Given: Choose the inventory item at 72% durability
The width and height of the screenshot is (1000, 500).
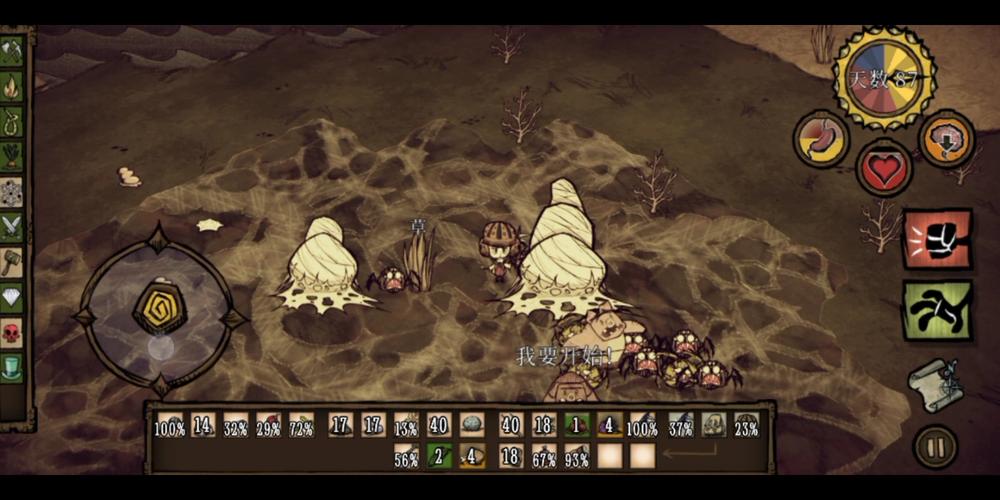Looking at the screenshot, I should (x=301, y=425).
